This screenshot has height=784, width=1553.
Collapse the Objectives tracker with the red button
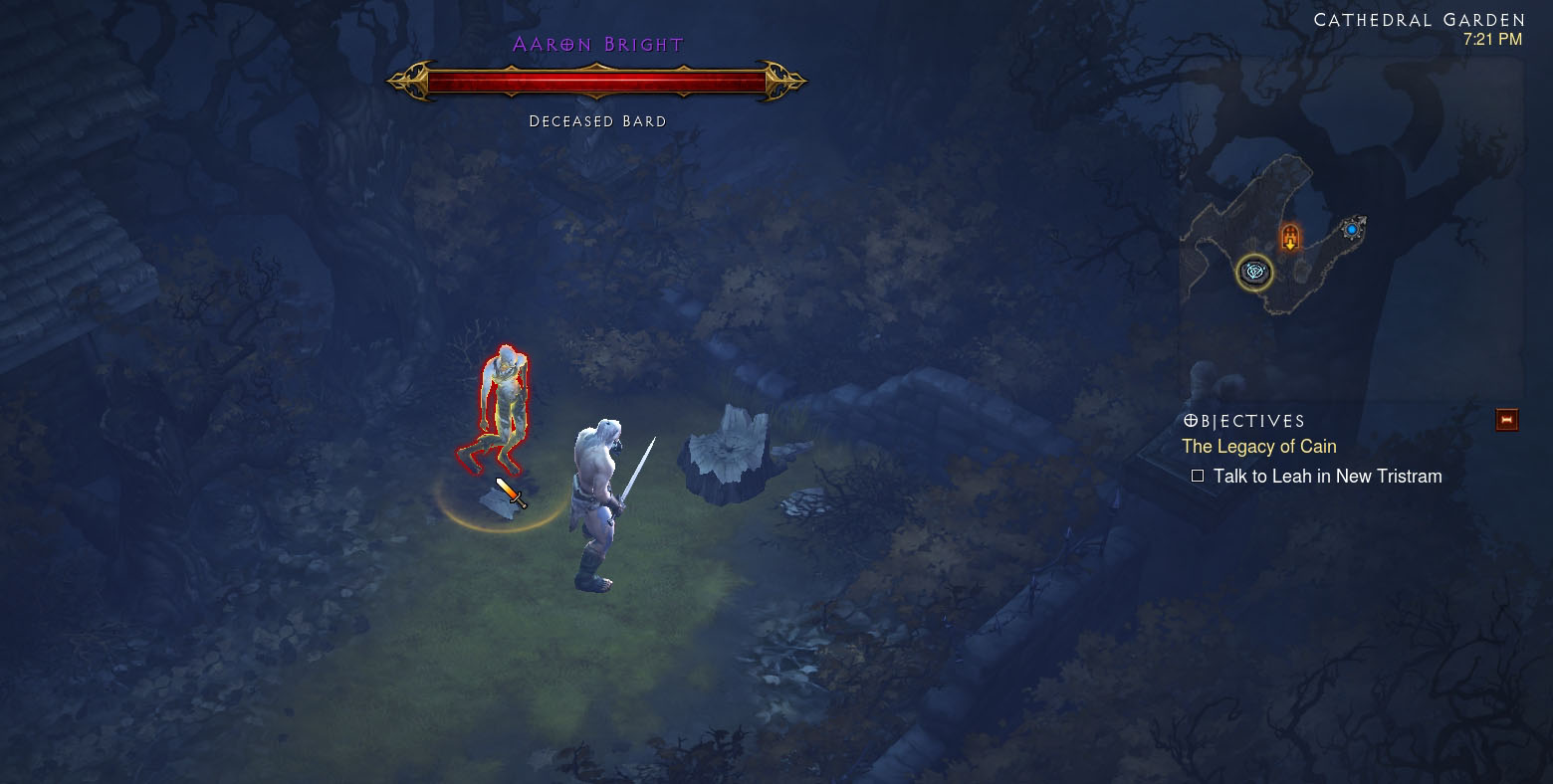(1506, 420)
